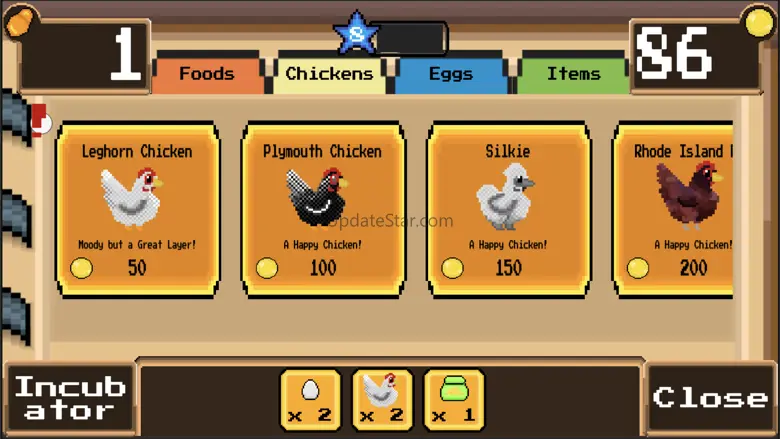The image size is (780, 439).
Task: Close the shop menu
Action: point(710,398)
